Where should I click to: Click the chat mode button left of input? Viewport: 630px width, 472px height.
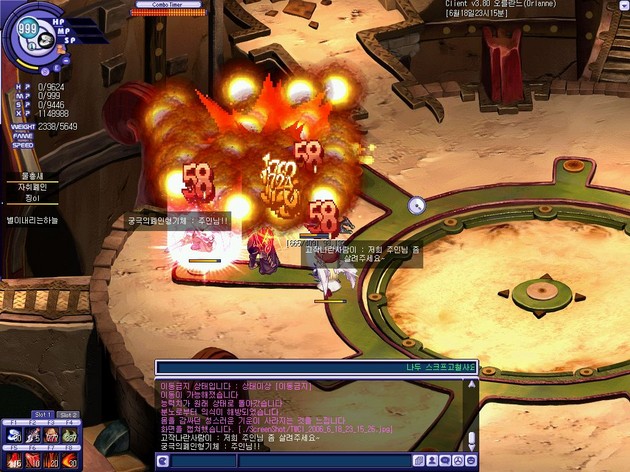162,461
